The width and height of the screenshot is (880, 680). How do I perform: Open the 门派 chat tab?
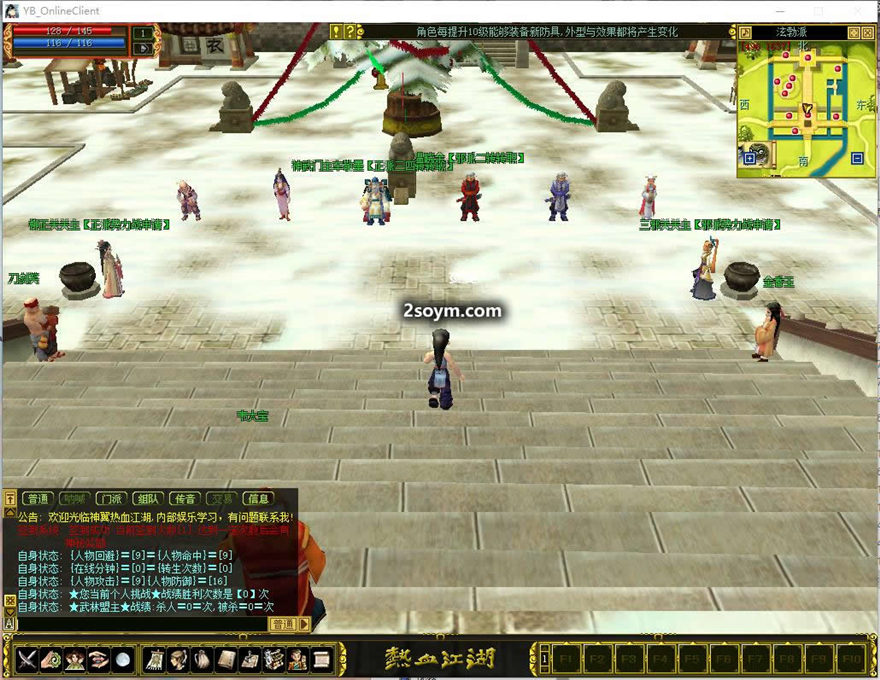tap(110, 498)
